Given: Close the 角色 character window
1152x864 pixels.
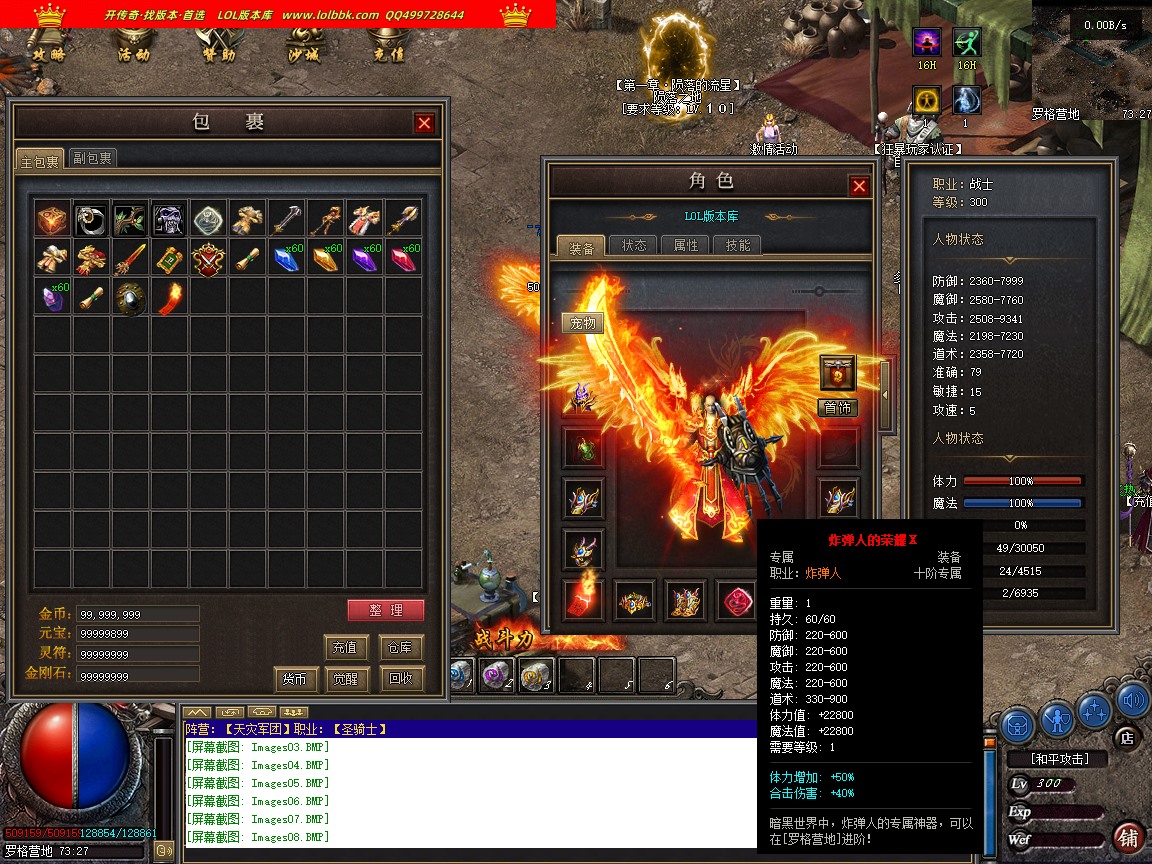Looking at the screenshot, I should coord(859,186).
